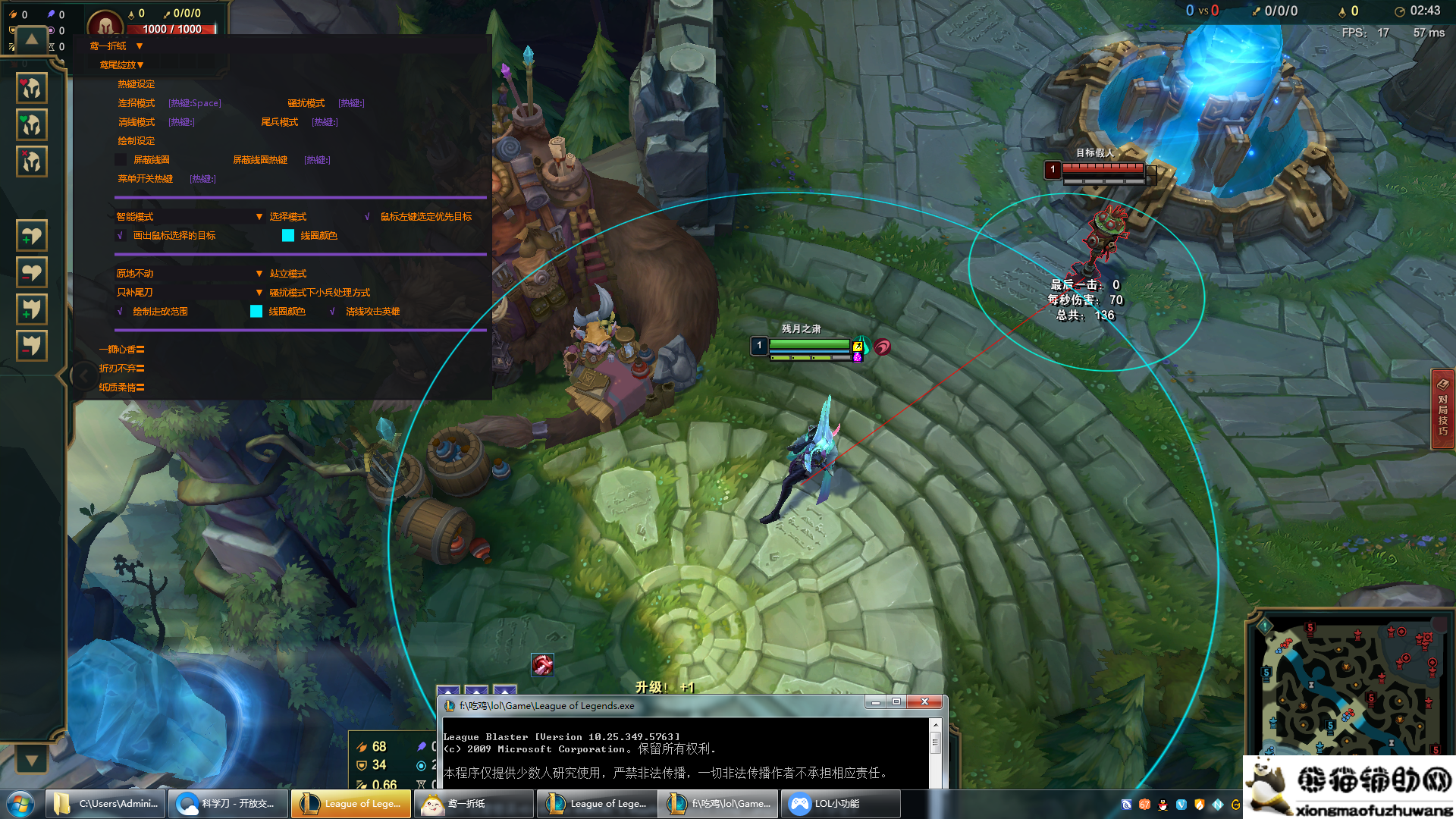
Task: Expand the 纸质柔情 menu section
Action: click(121, 388)
